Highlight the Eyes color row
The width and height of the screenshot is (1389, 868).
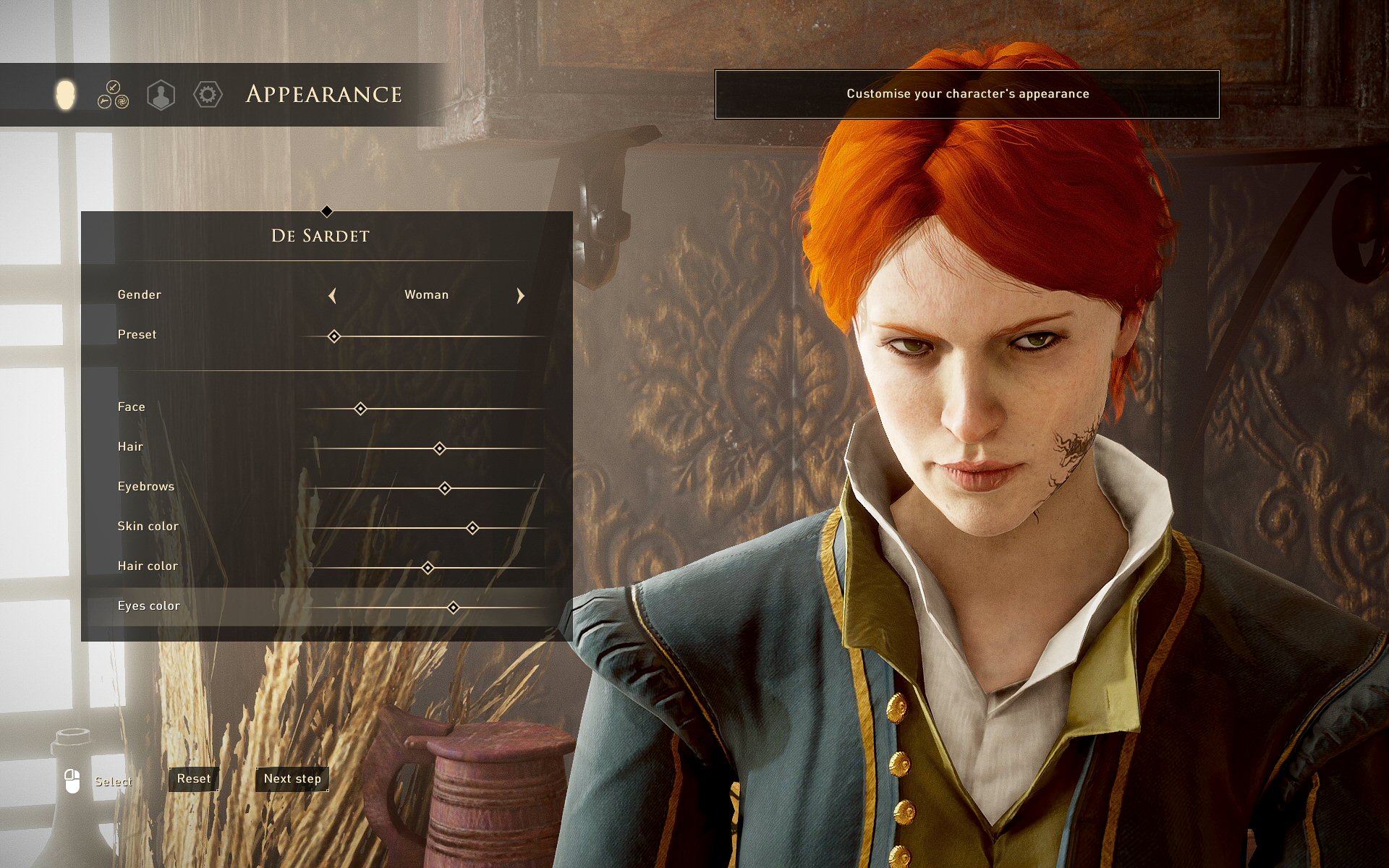(x=149, y=606)
